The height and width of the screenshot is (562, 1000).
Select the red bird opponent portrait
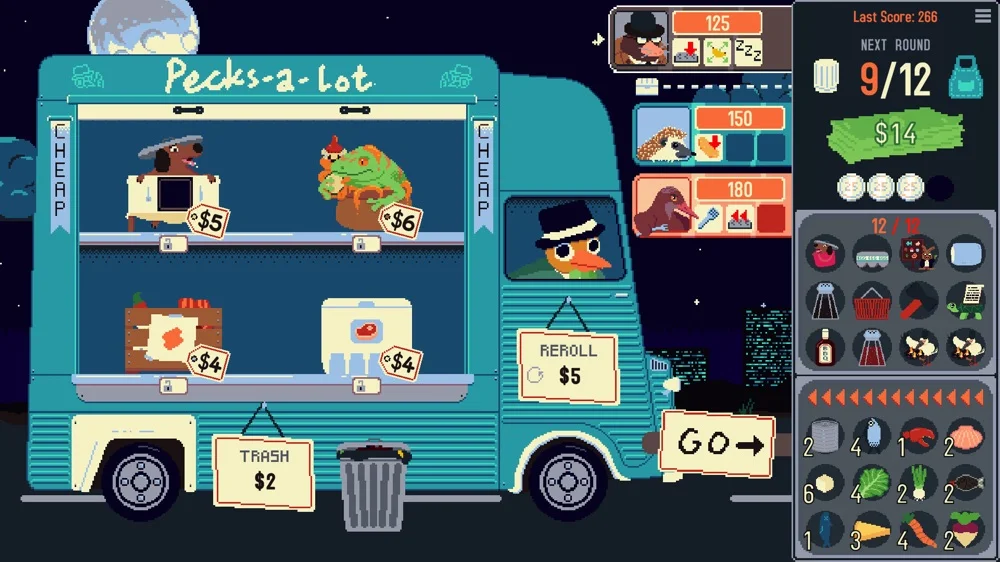pos(661,206)
